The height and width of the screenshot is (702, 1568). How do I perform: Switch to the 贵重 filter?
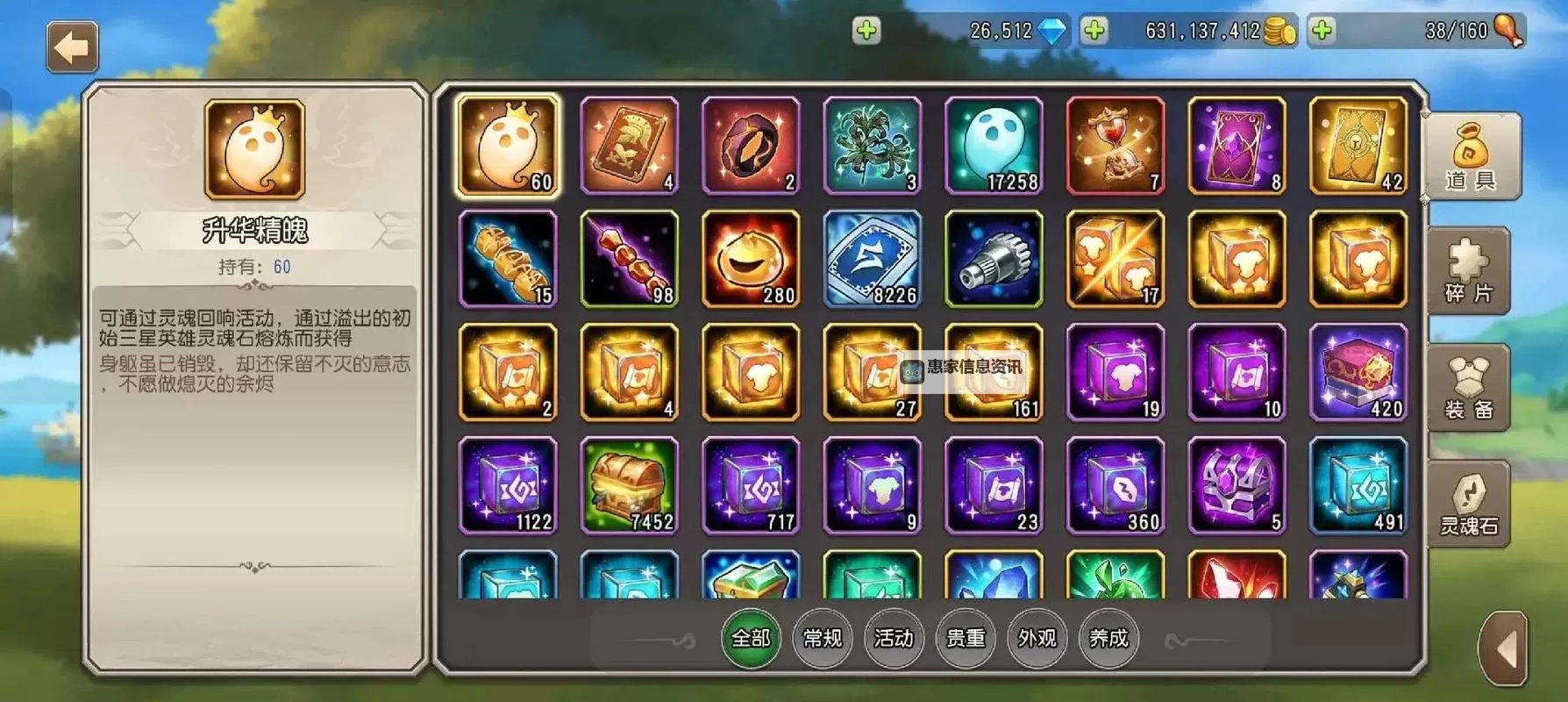(965, 639)
